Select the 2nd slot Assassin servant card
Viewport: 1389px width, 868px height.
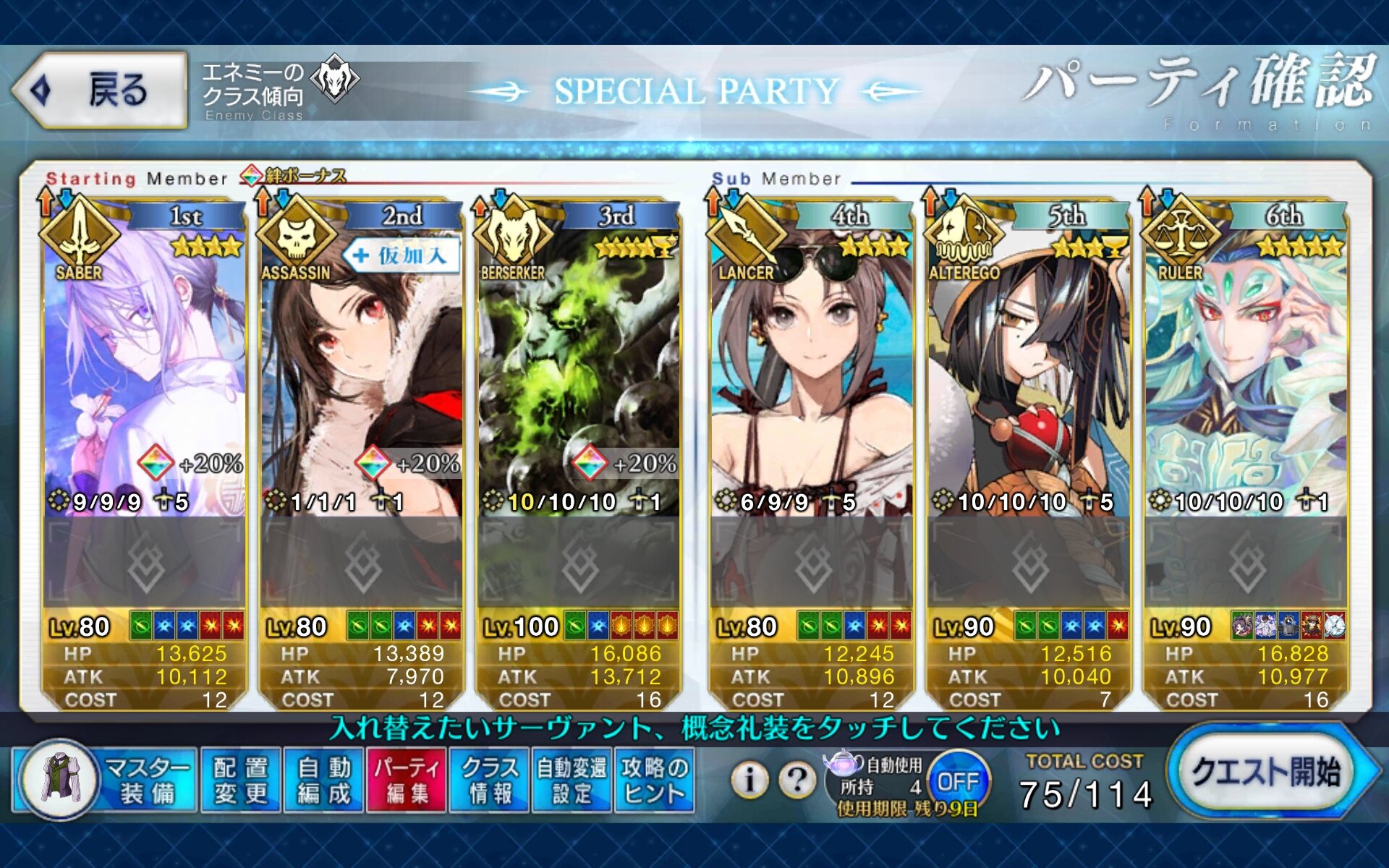(x=362, y=376)
